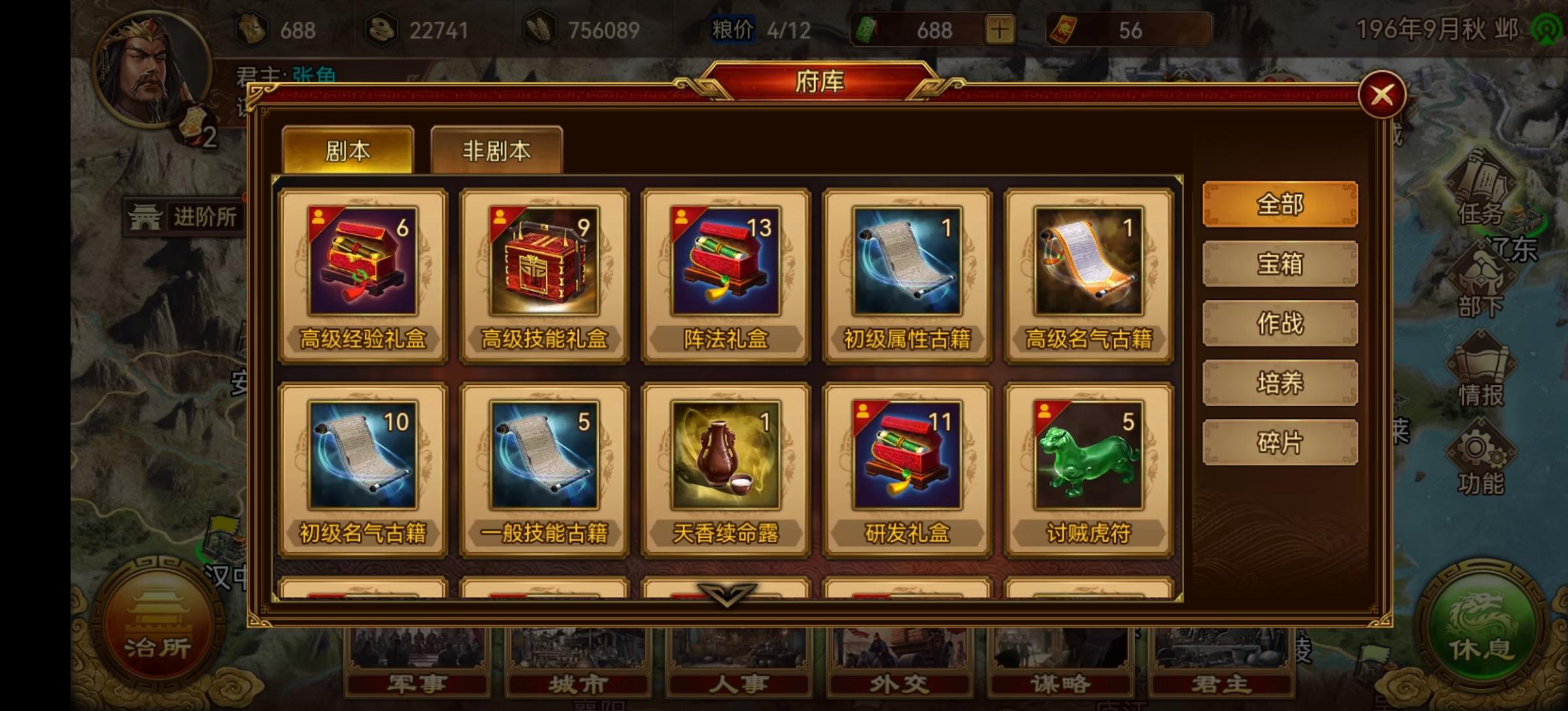Select the 碎片 fragments filter button
1568x711 pixels.
pos(1279,441)
